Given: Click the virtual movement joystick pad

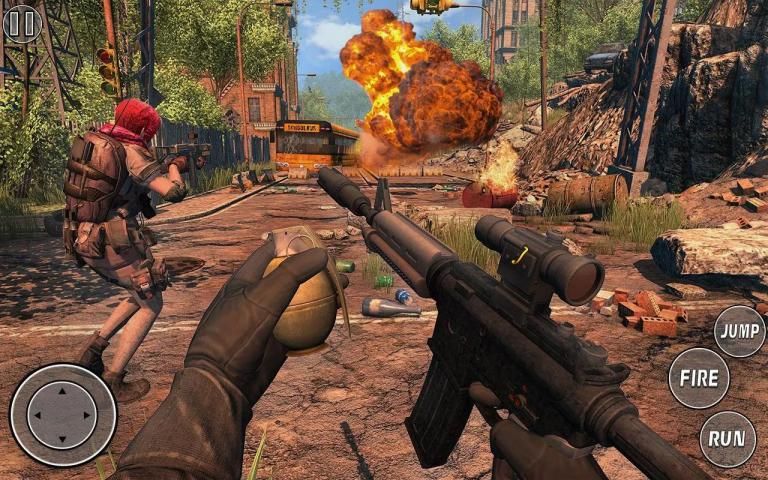Looking at the screenshot, I should pyautogui.click(x=62, y=414).
